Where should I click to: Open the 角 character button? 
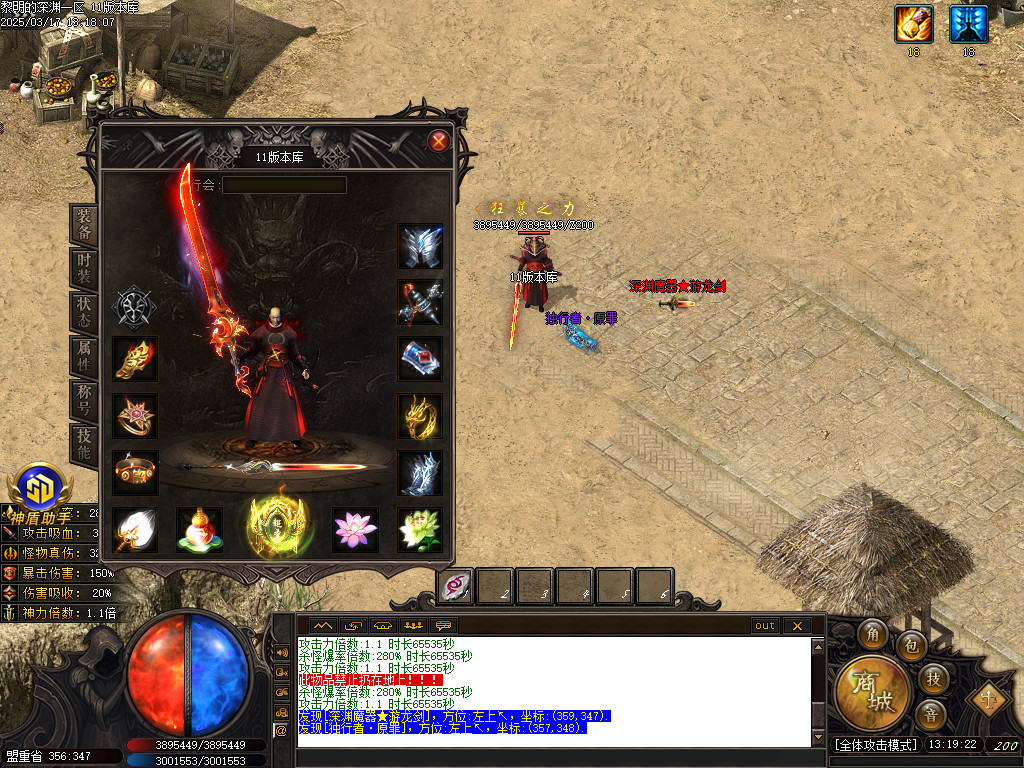[x=873, y=634]
